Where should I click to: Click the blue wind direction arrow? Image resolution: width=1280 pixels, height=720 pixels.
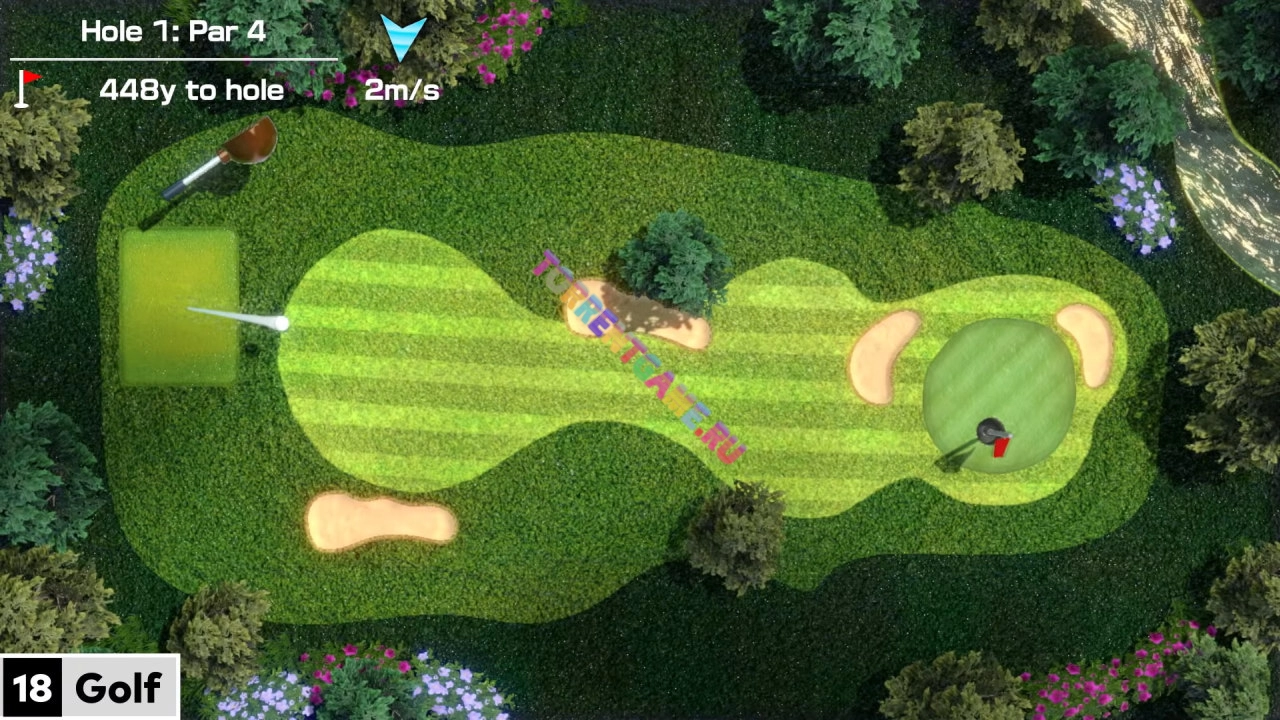(x=403, y=37)
